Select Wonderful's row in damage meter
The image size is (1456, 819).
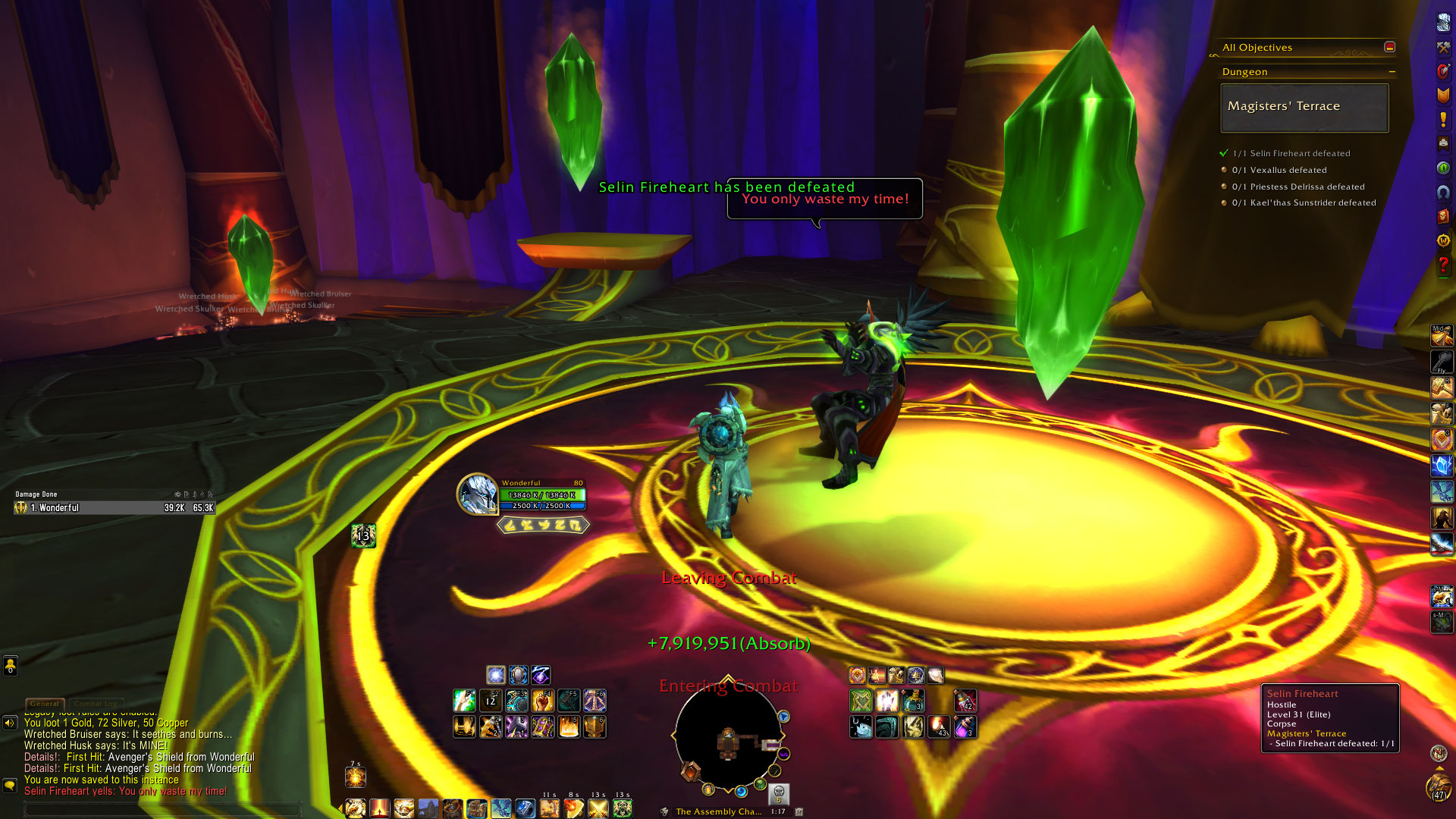pyautogui.click(x=115, y=508)
